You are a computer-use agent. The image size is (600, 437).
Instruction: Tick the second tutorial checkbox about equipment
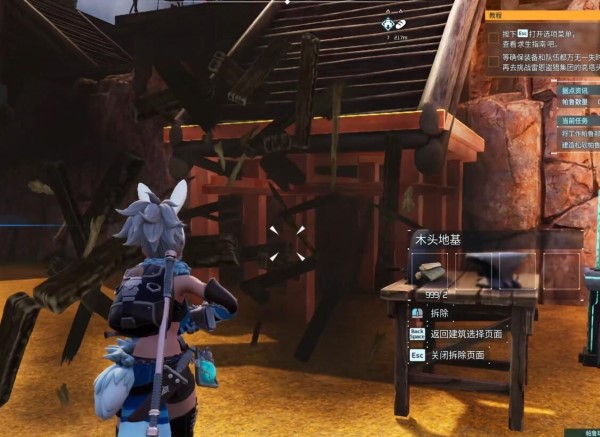[493, 60]
